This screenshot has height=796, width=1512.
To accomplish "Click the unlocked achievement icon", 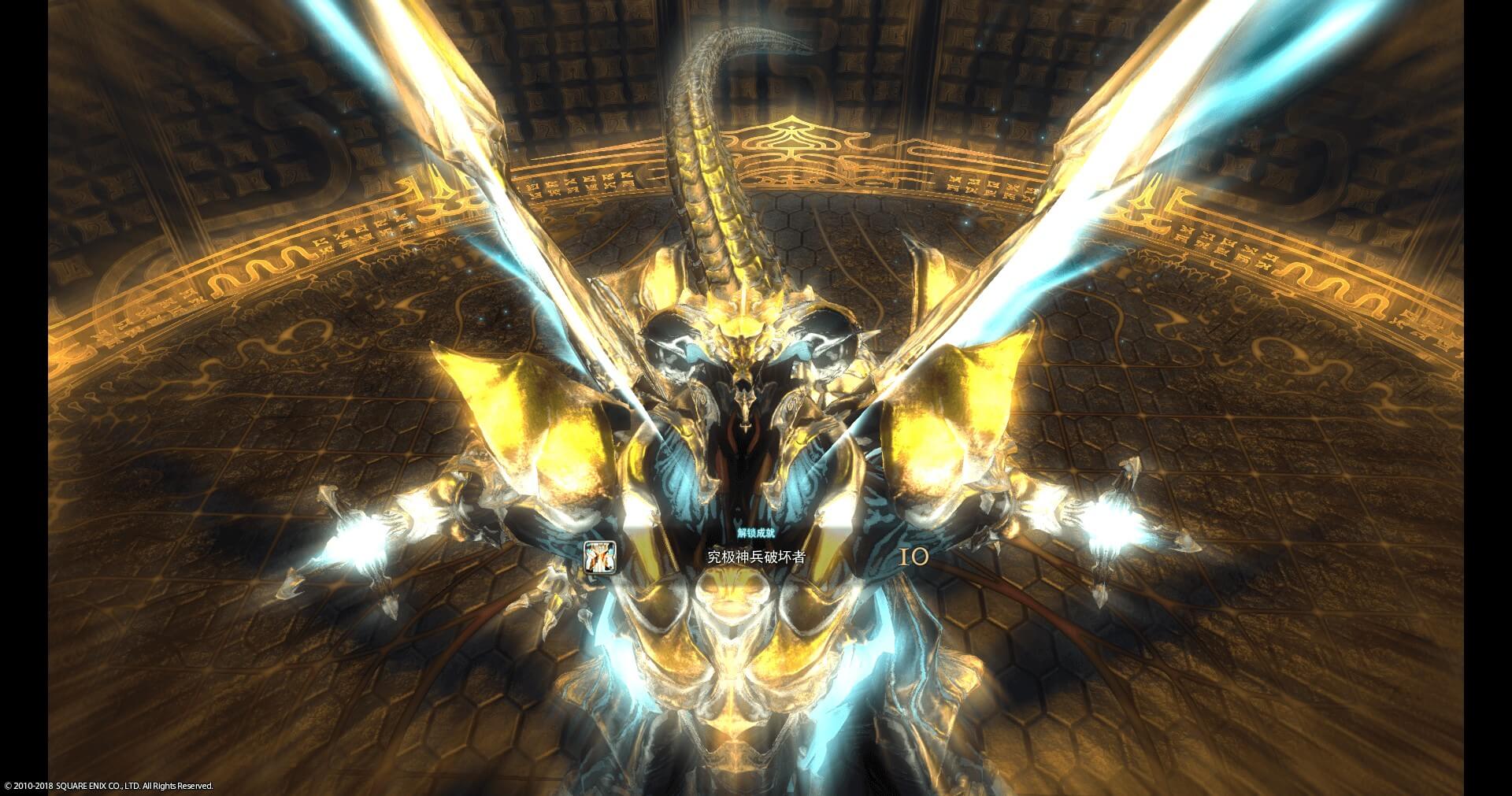I will coord(598,557).
